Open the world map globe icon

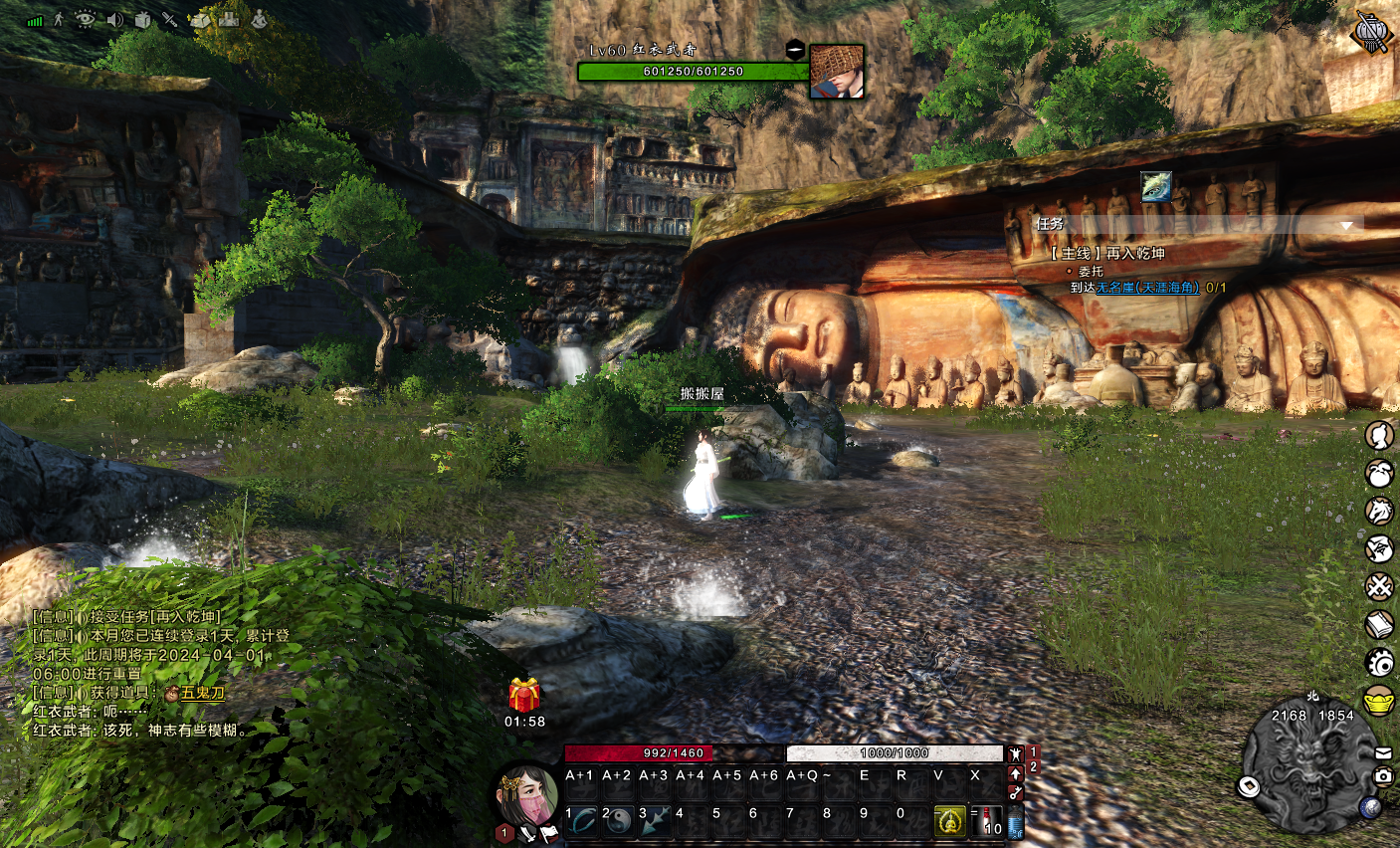pos(1369,807)
